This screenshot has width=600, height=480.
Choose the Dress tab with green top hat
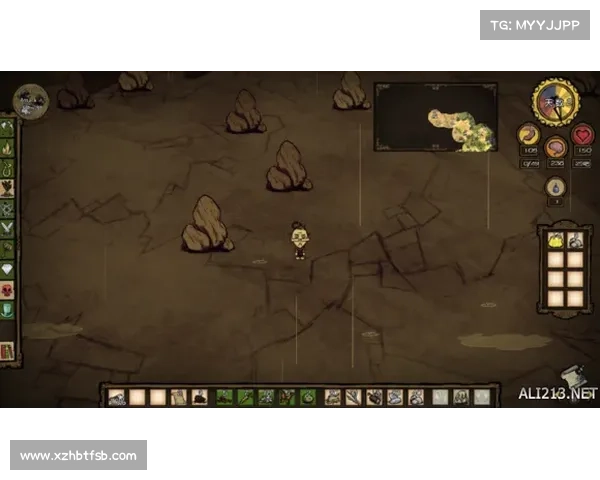point(8,310)
